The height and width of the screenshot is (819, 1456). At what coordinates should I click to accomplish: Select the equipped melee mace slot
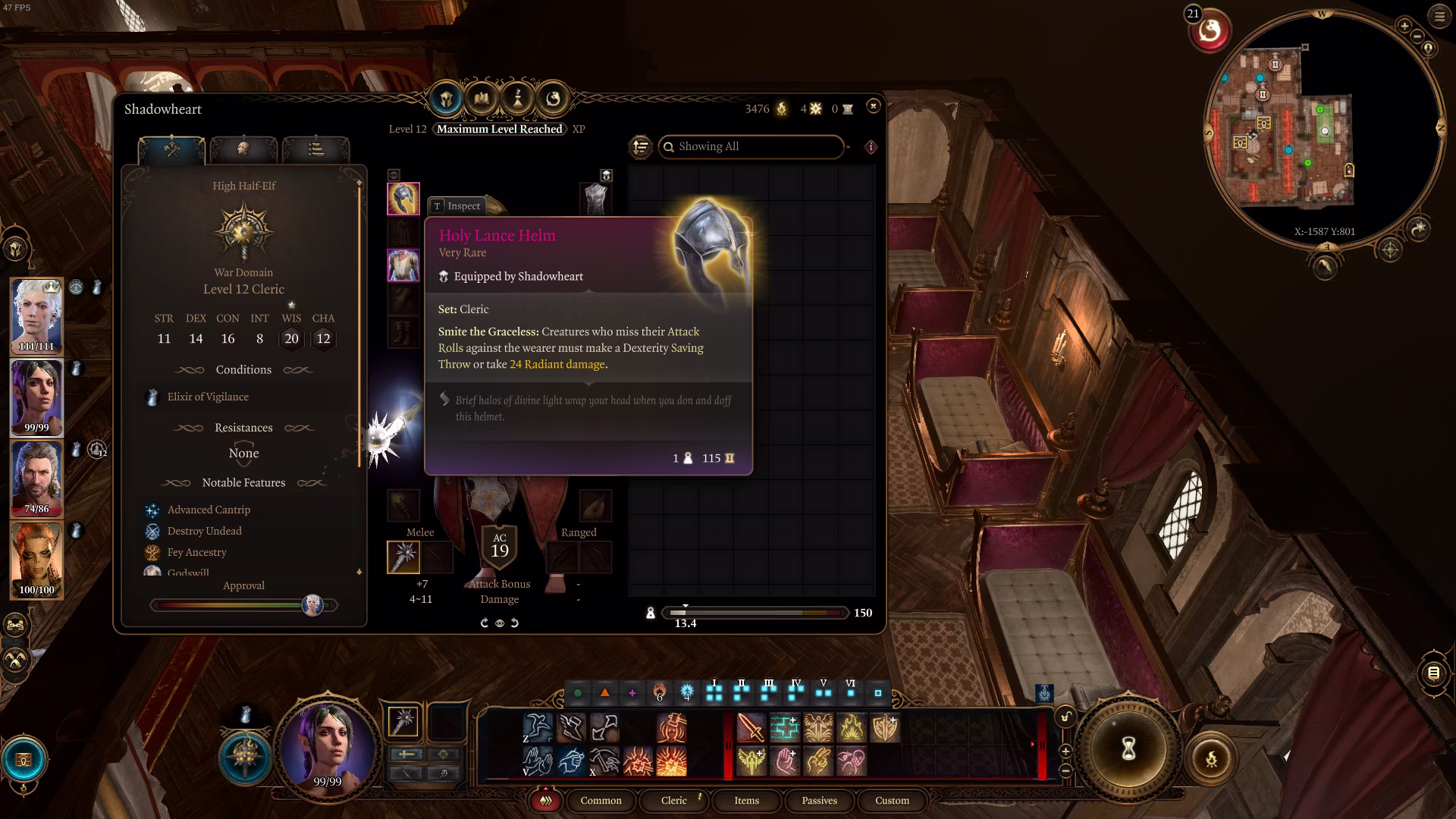coord(403,557)
